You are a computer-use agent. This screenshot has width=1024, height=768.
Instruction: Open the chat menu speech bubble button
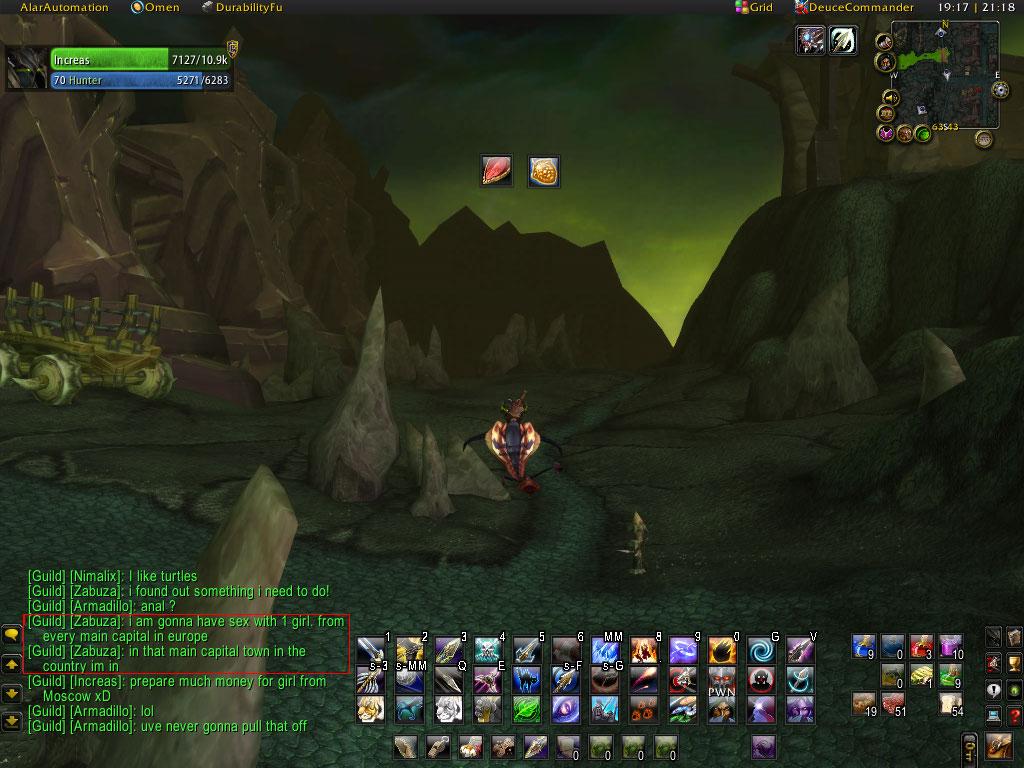click(x=12, y=634)
